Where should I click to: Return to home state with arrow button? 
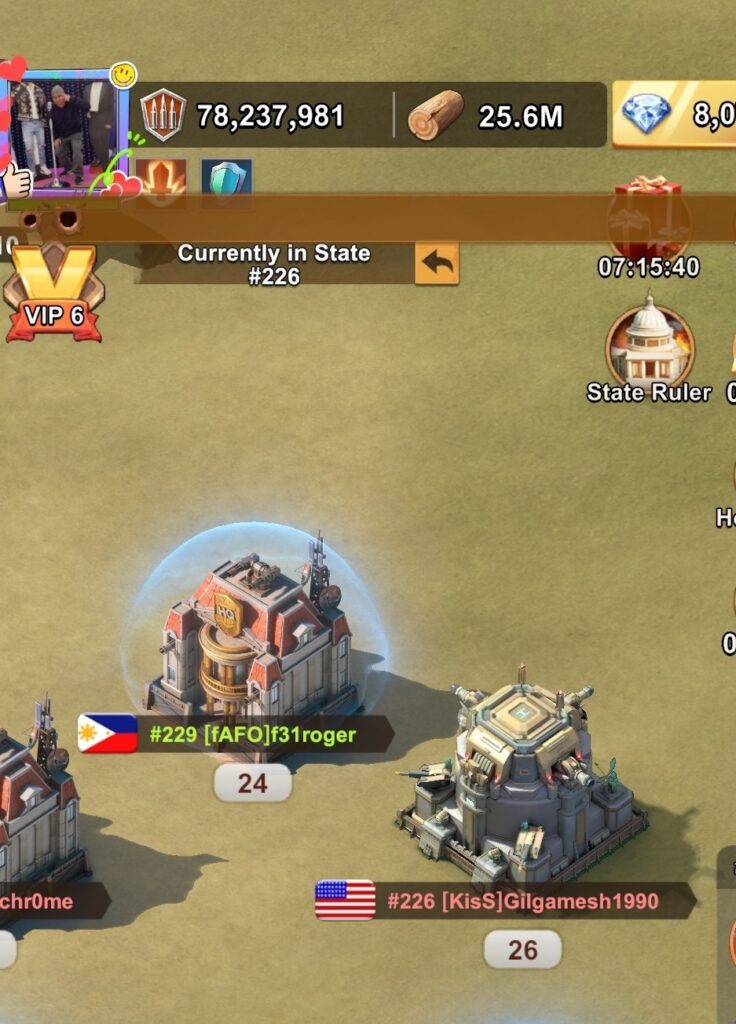[436, 265]
